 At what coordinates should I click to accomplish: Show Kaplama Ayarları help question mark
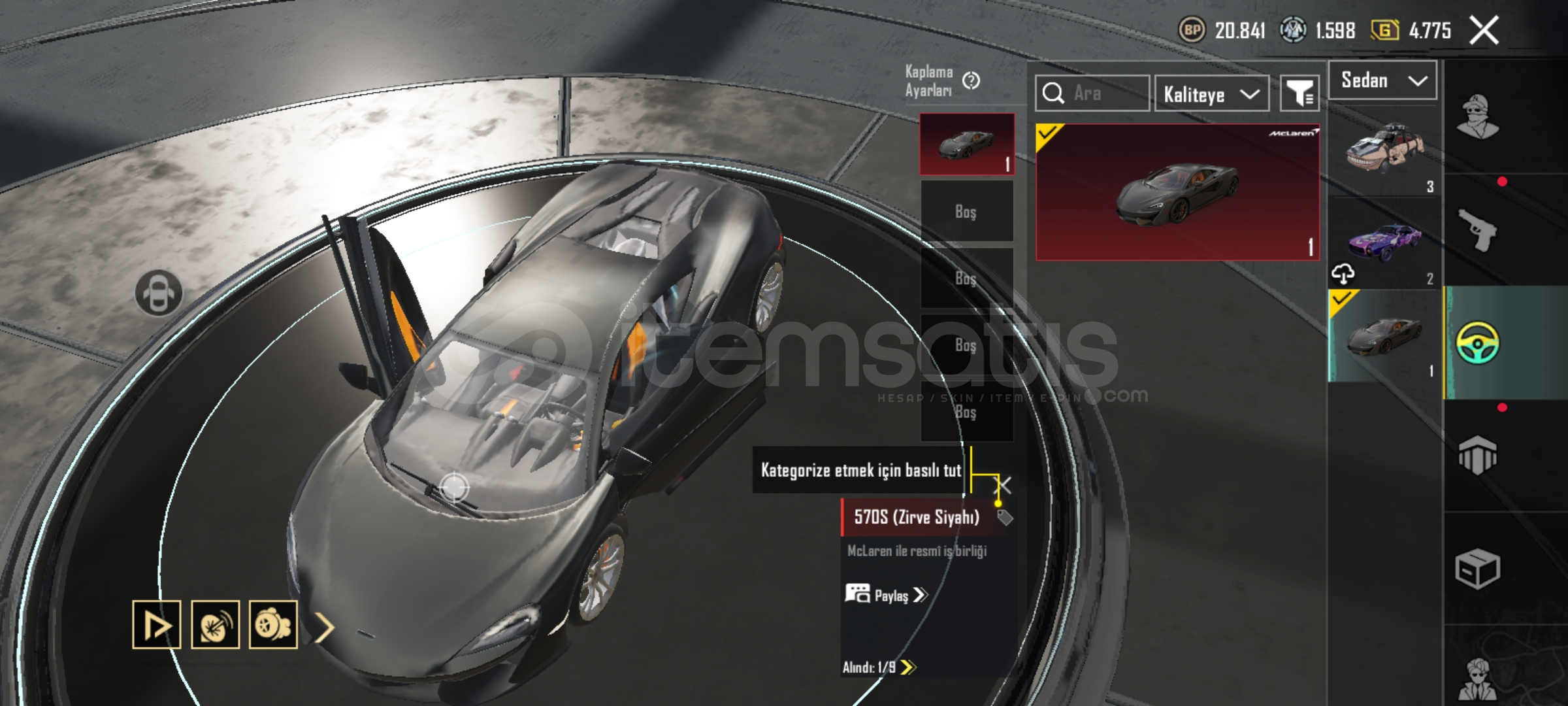pyautogui.click(x=972, y=81)
